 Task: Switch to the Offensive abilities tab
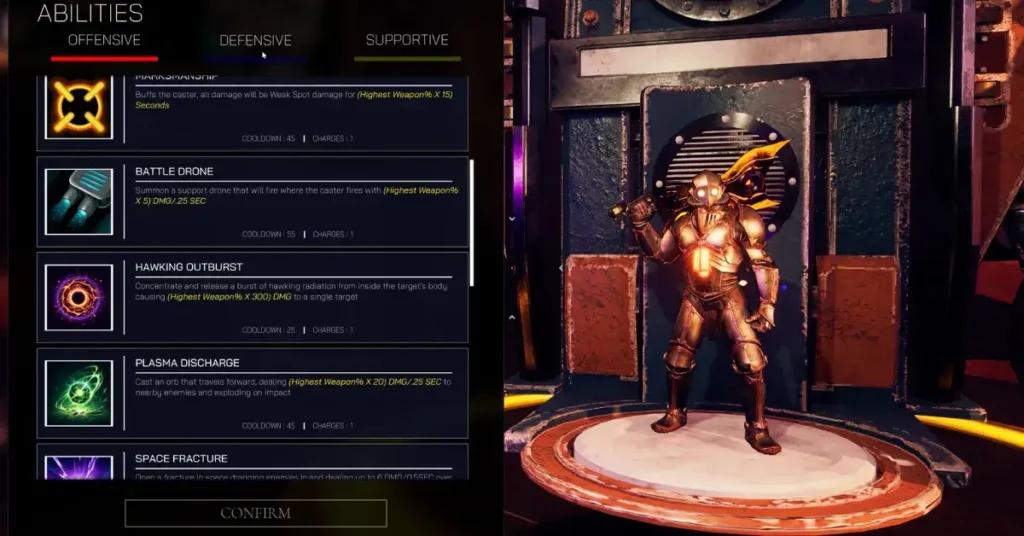104,41
